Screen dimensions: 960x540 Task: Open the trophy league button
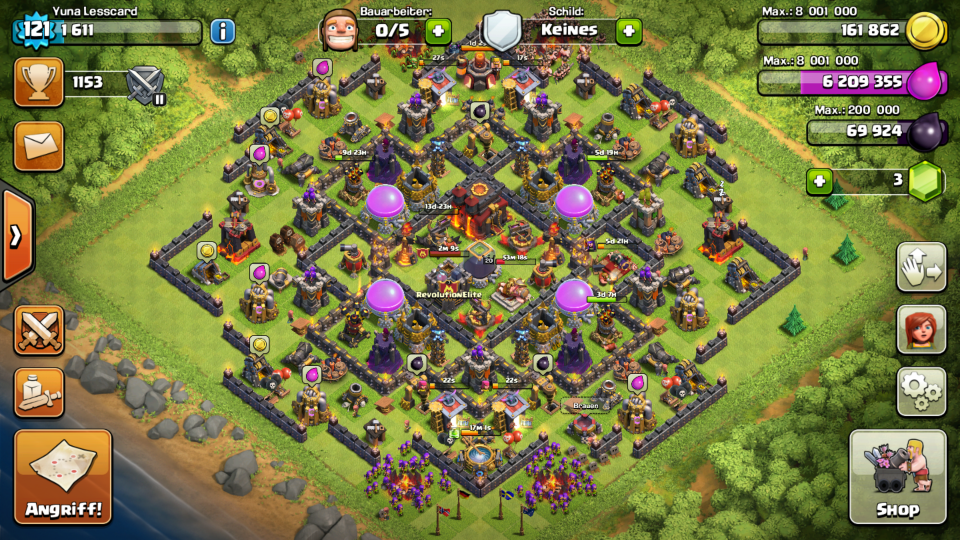pos(39,82)
